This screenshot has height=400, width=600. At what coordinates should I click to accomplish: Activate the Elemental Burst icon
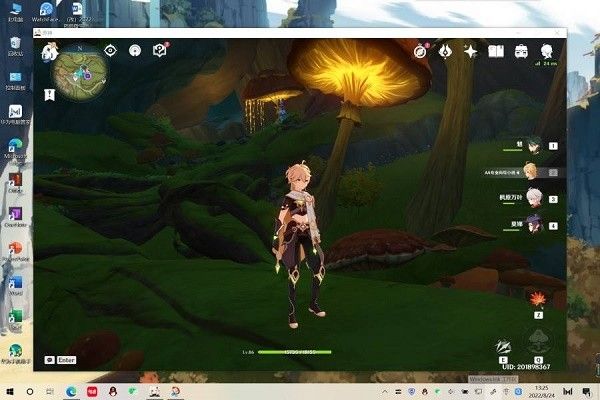(538, 340)
